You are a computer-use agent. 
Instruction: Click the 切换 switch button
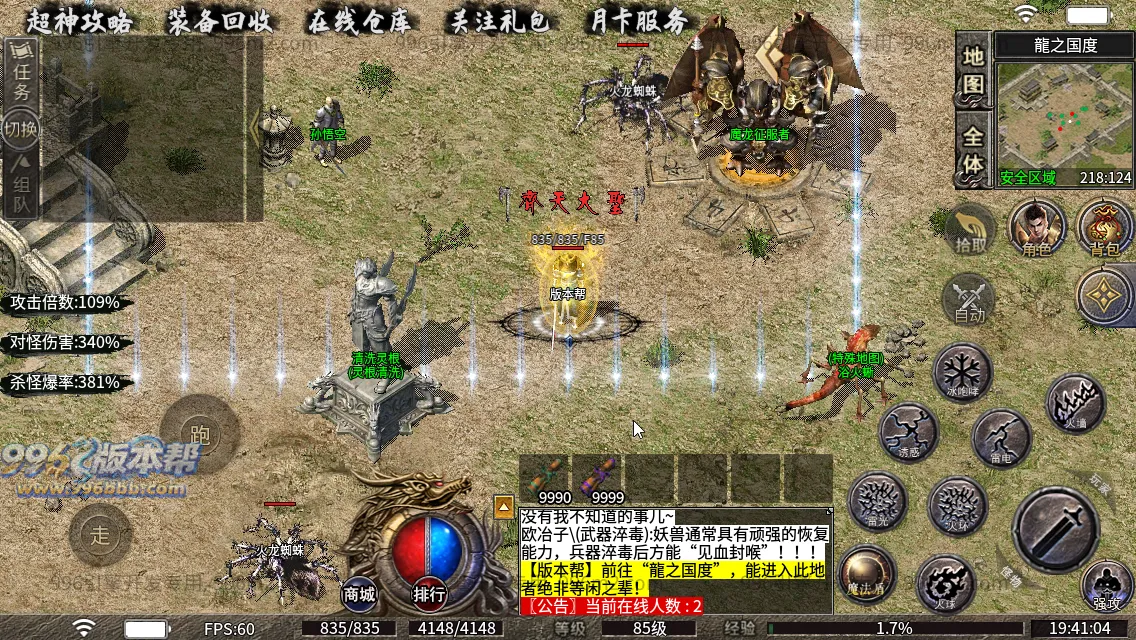coord(21,129)
